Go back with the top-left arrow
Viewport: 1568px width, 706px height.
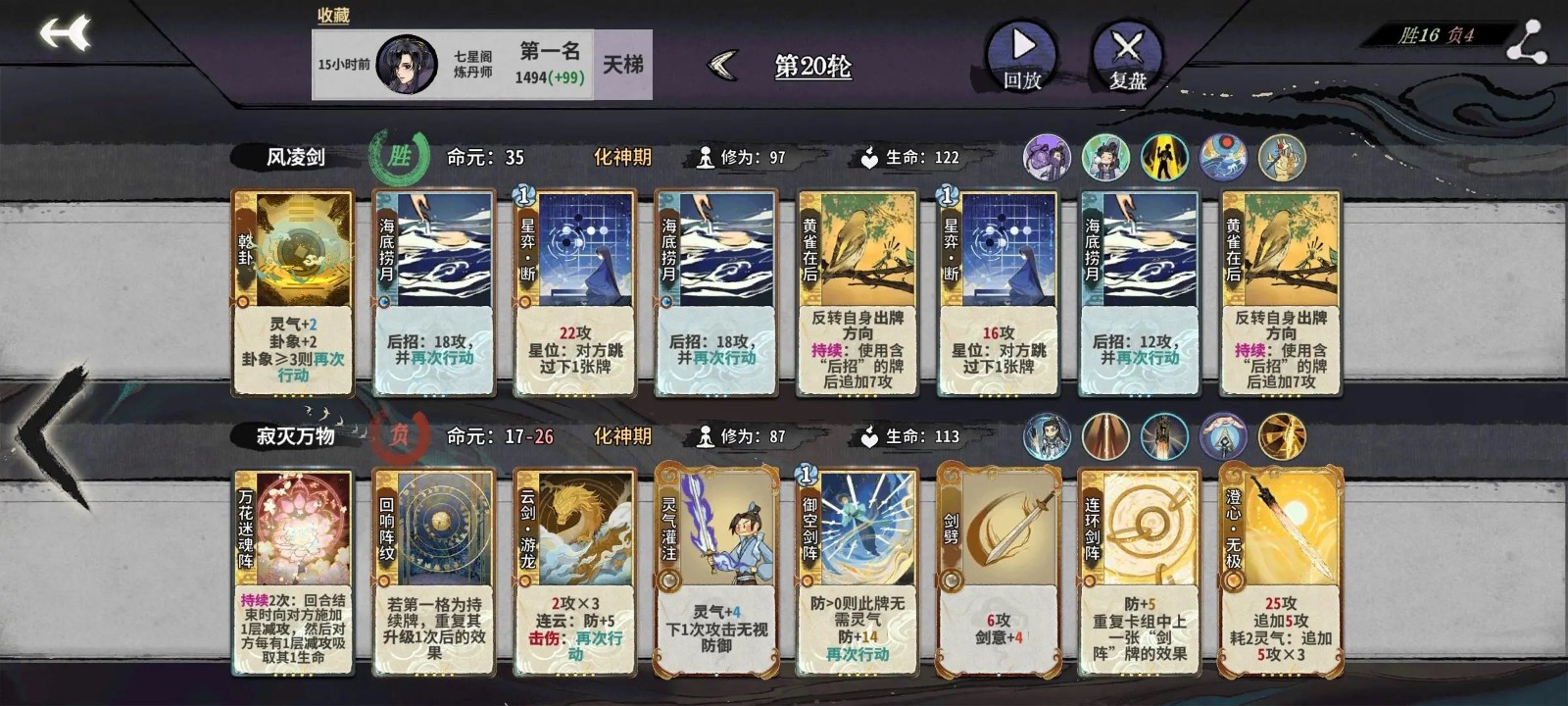(x=65, y=33)
